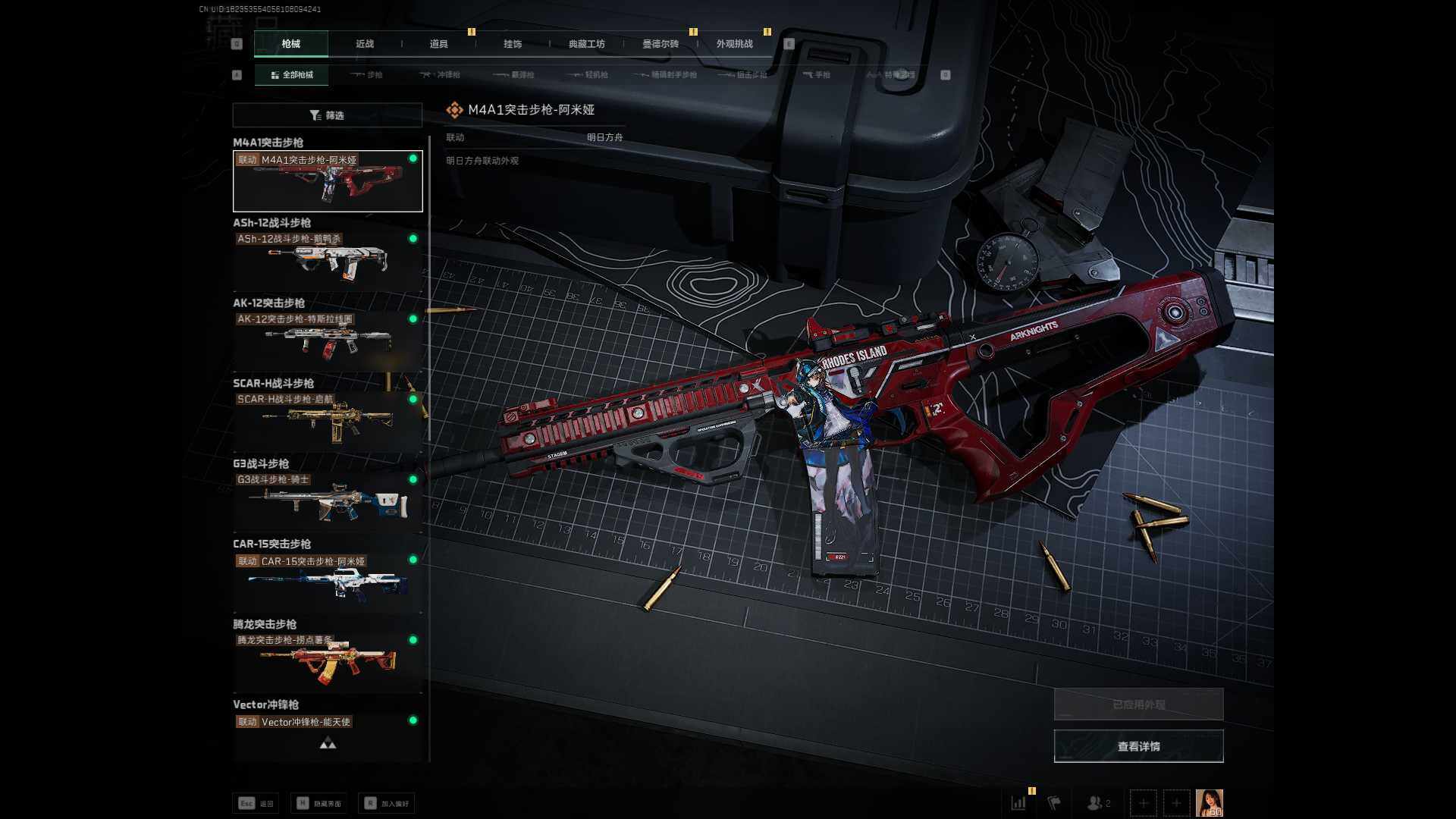This screenshot has width=1456, height=819.
Task: Open the 典藏工坊 tab
Action: click(x=586, y=44)
